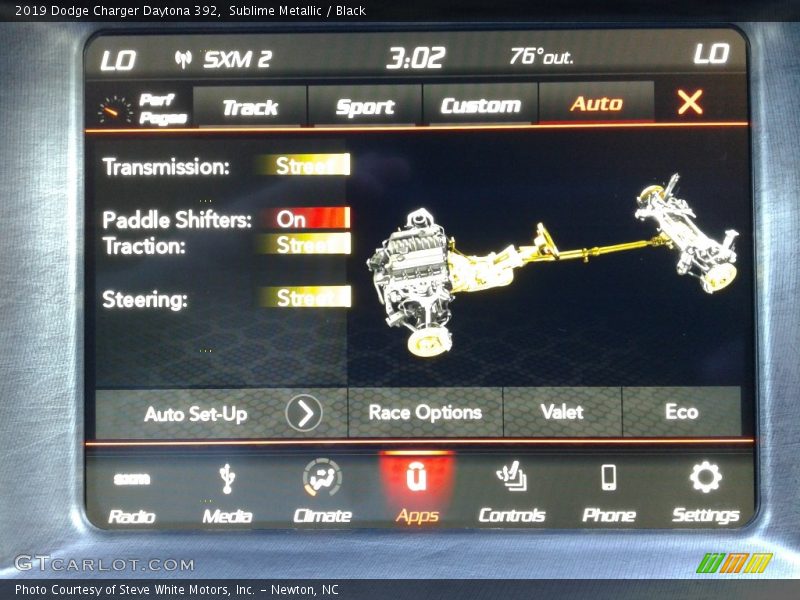
Task: Enable Valet mode
Action: [x=562, y=412]
